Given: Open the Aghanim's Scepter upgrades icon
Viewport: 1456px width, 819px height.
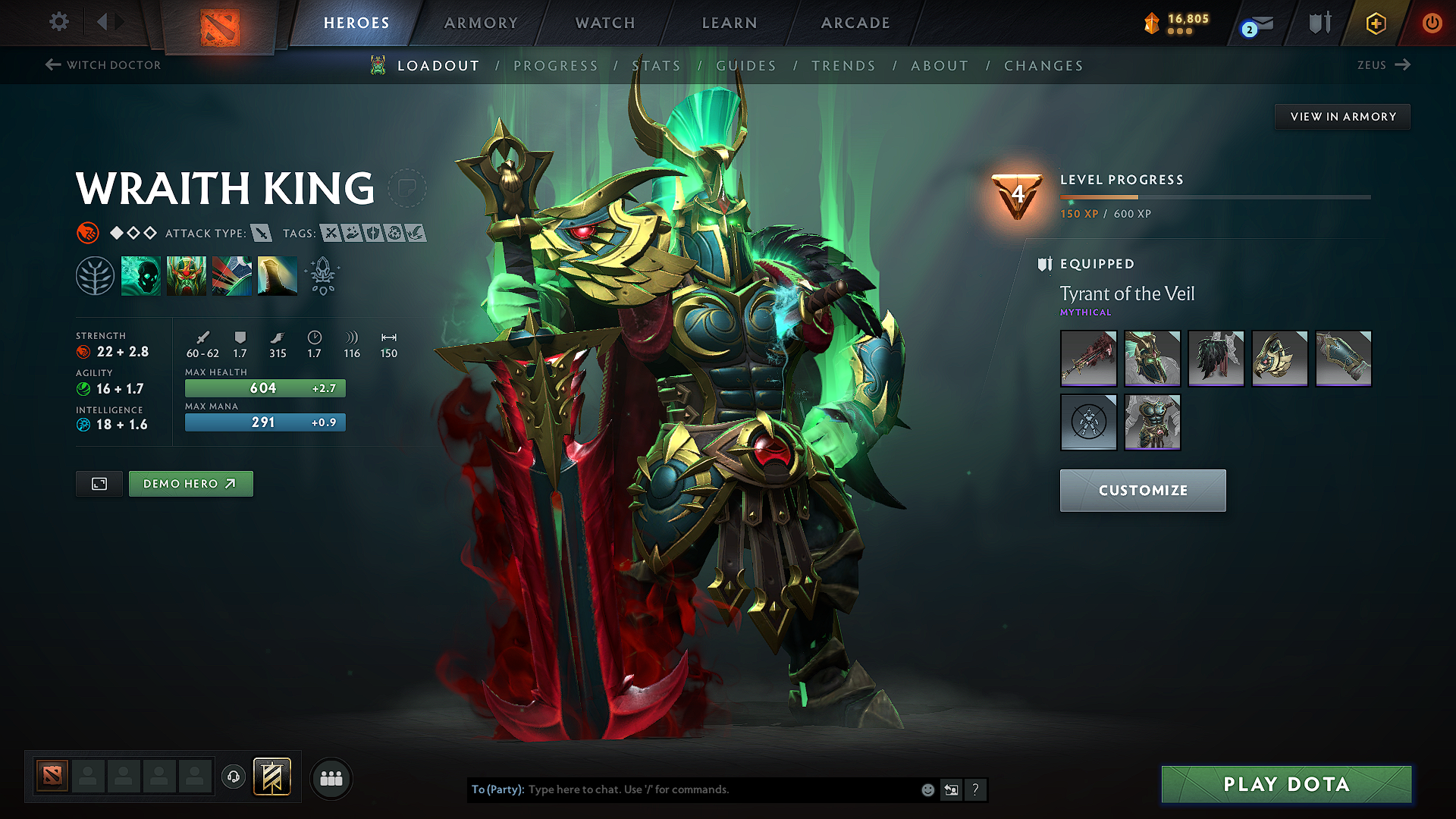Looking at the screenshot, I should pos(322,275).
